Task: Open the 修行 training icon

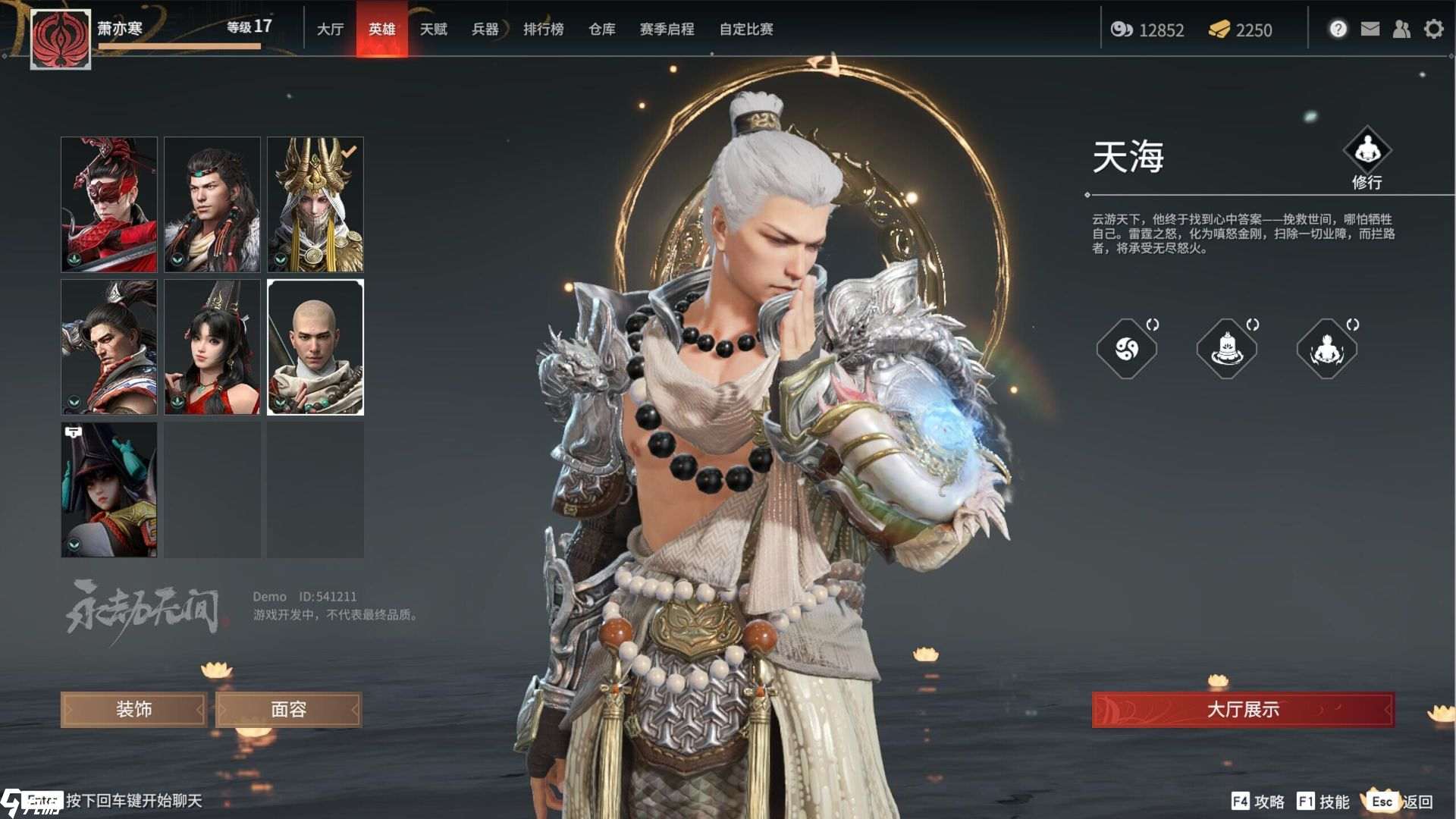Action: coord(1367,150)
